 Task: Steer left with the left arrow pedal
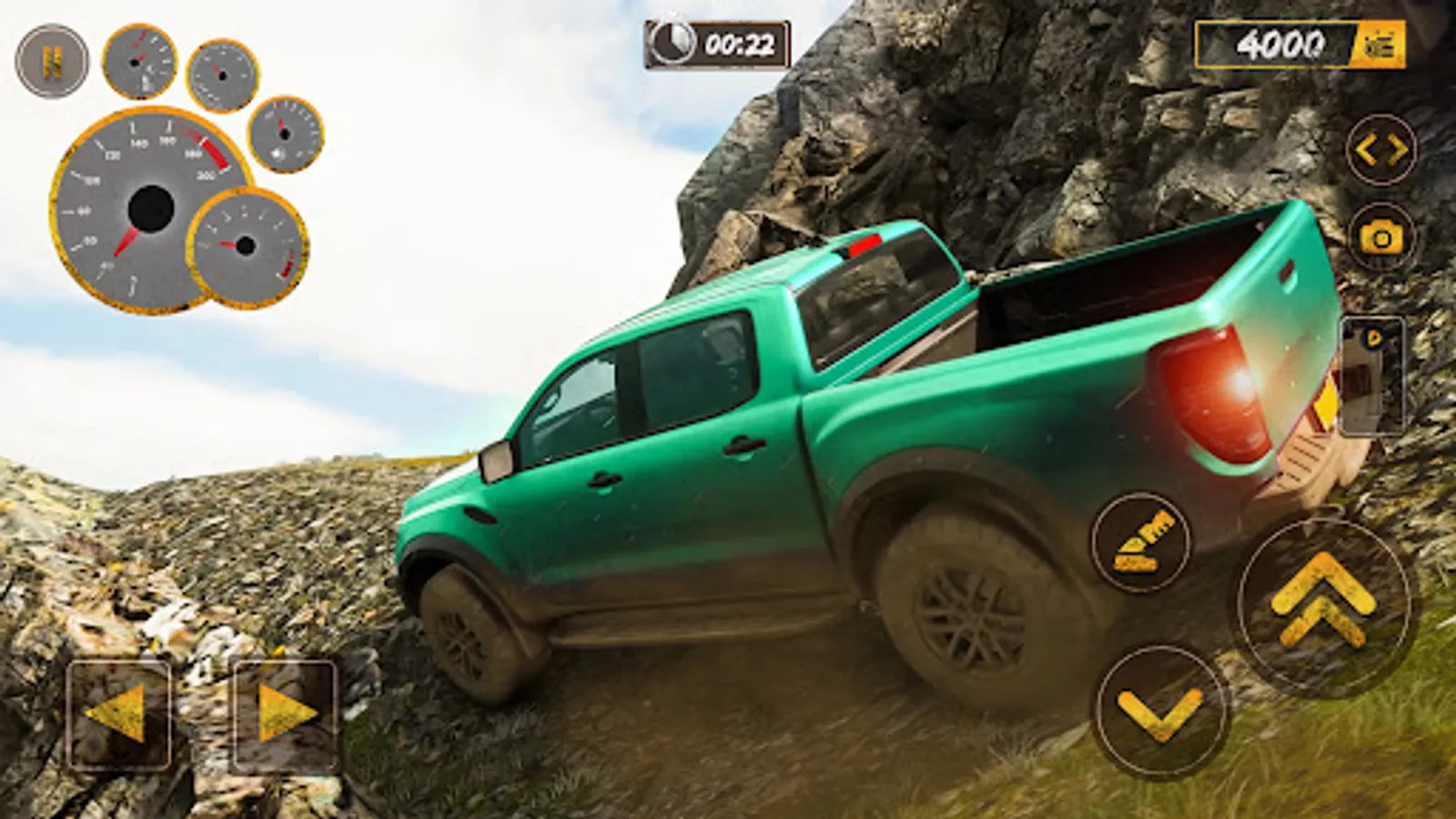(118, 712)
